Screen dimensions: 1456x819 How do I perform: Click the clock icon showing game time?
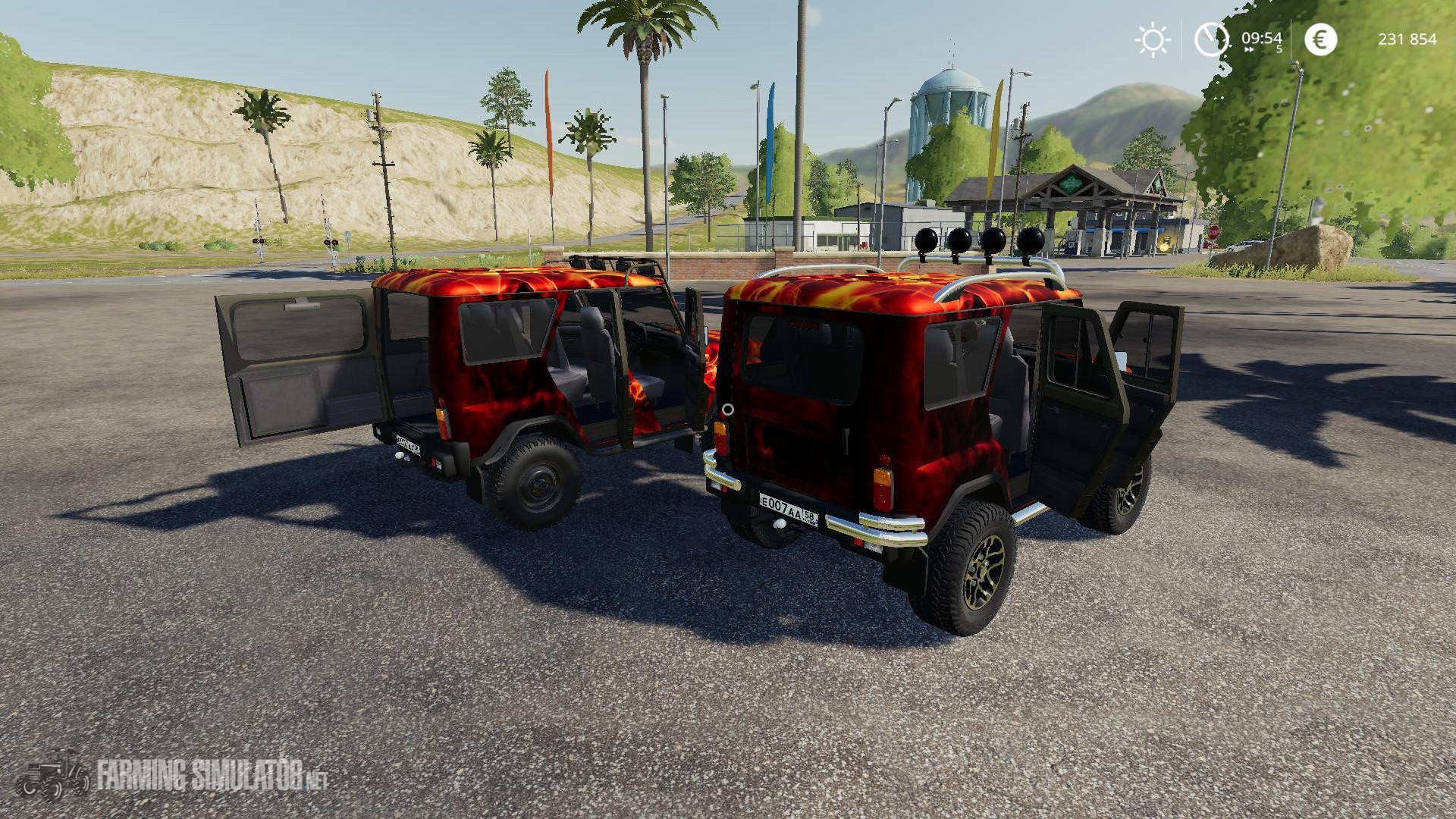click(1211, 39)
